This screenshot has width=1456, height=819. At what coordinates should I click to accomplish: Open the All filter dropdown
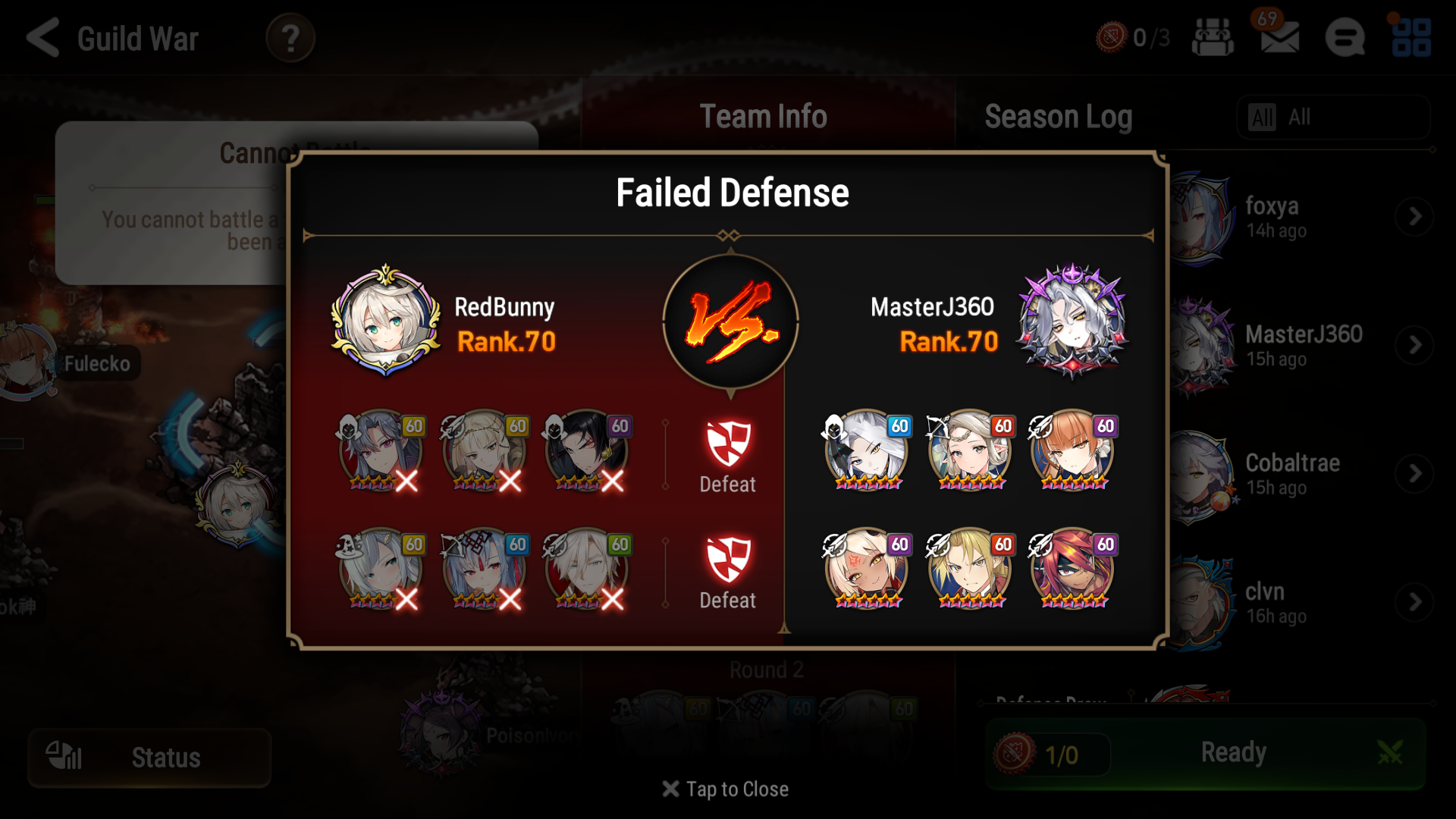click(1332, 117)
